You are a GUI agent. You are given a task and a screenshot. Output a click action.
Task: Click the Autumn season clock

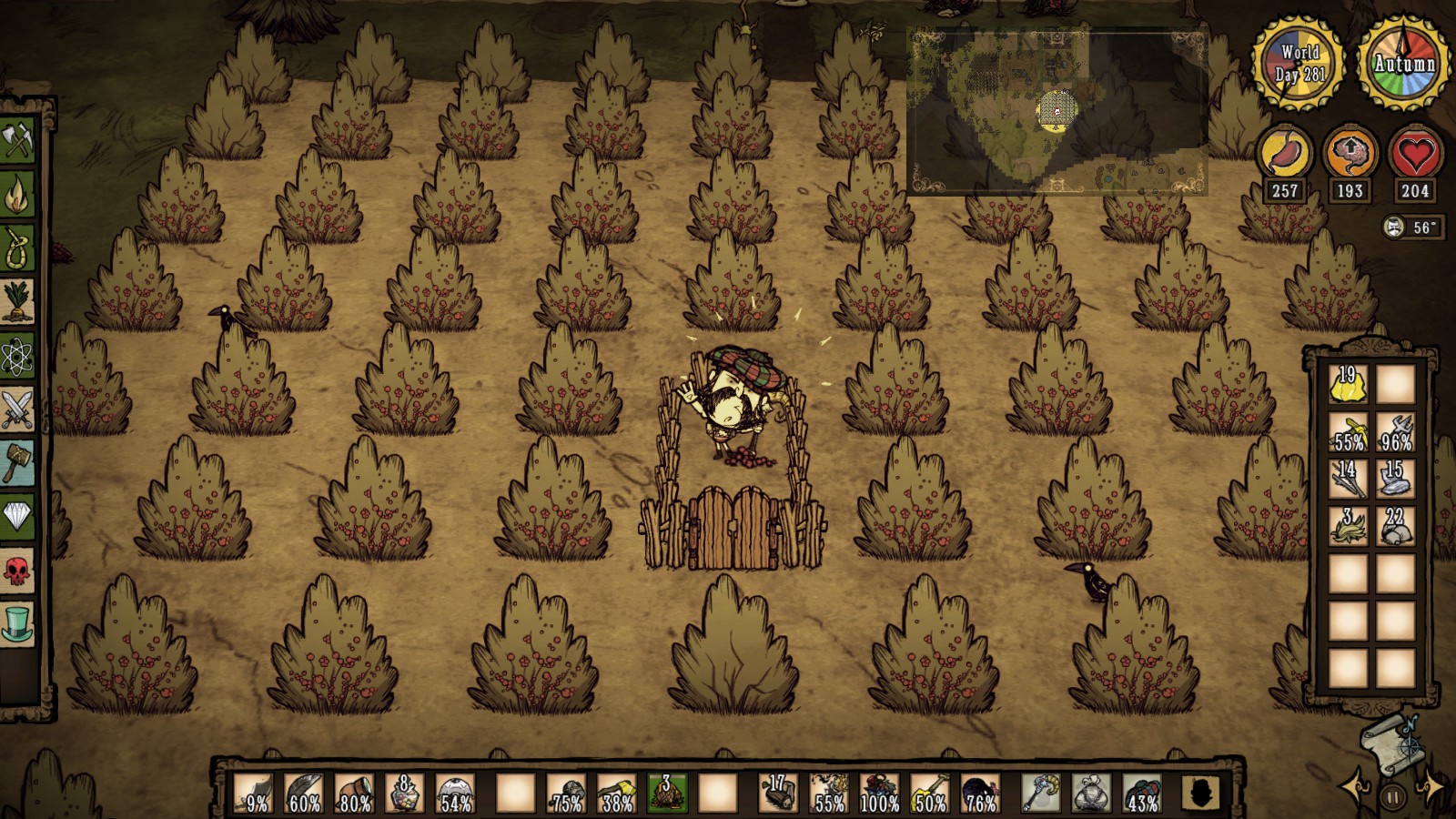tap(1401, 64)
